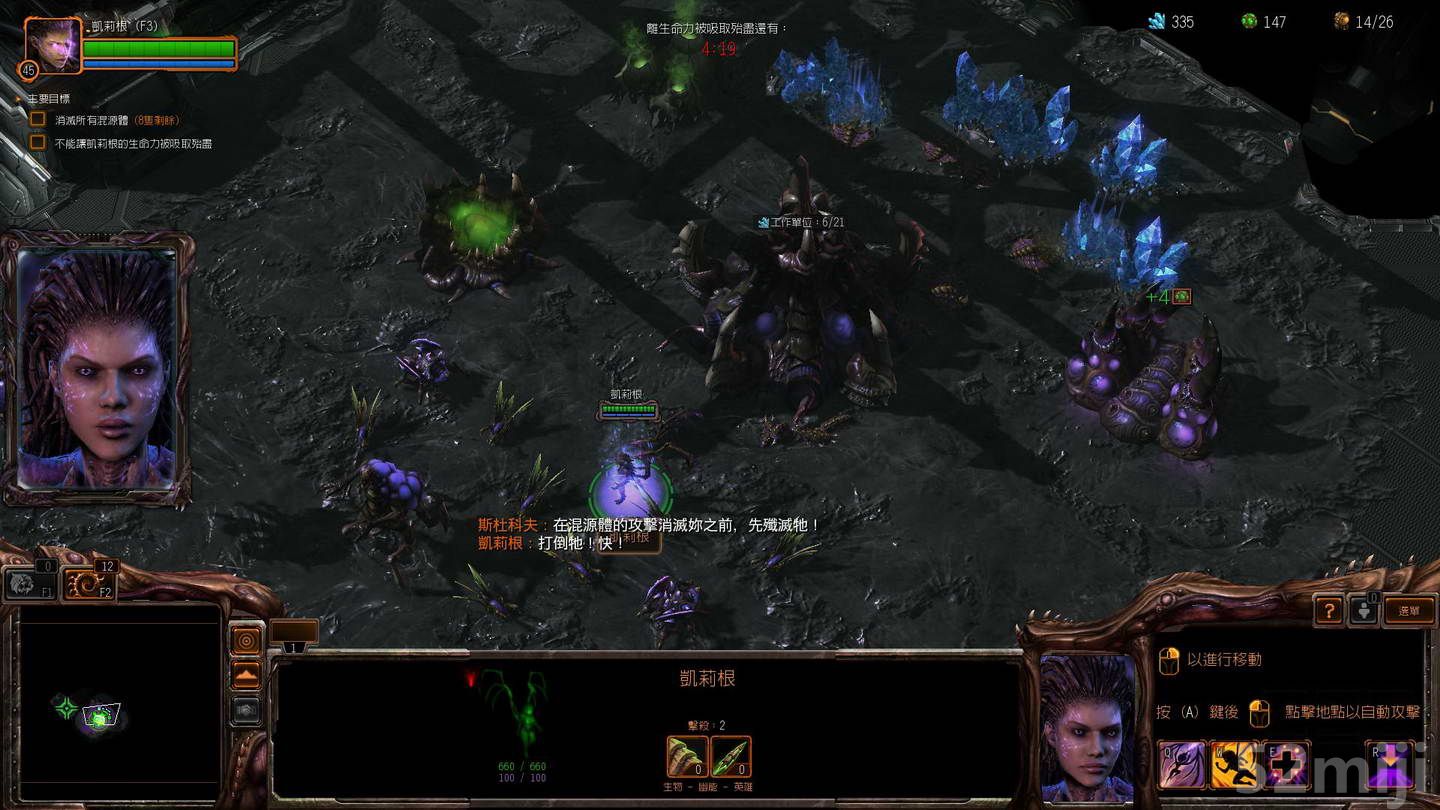Click the mineral counter icon top right

tap(1155, 21)
